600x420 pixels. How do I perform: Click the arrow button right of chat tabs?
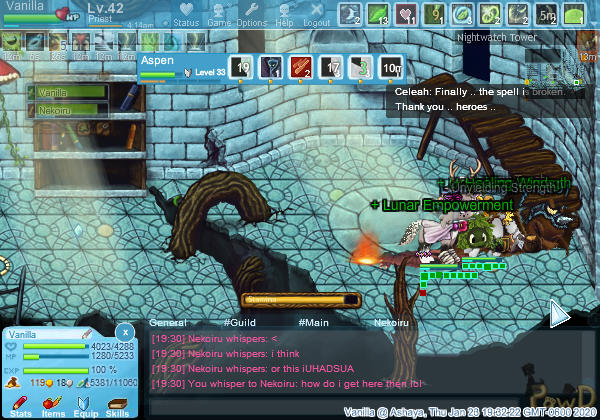[x=560, y=316]
